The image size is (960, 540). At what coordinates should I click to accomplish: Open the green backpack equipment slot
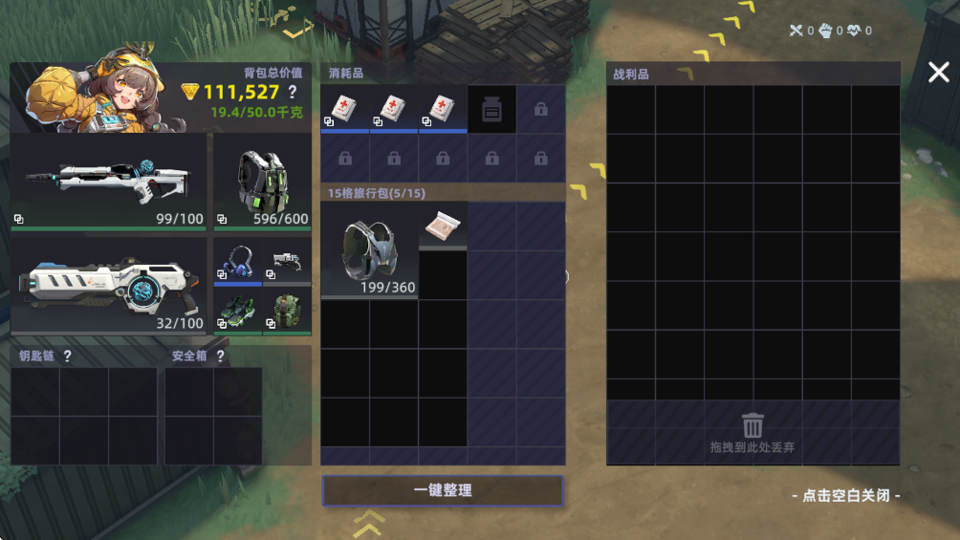tap(287, 310)
